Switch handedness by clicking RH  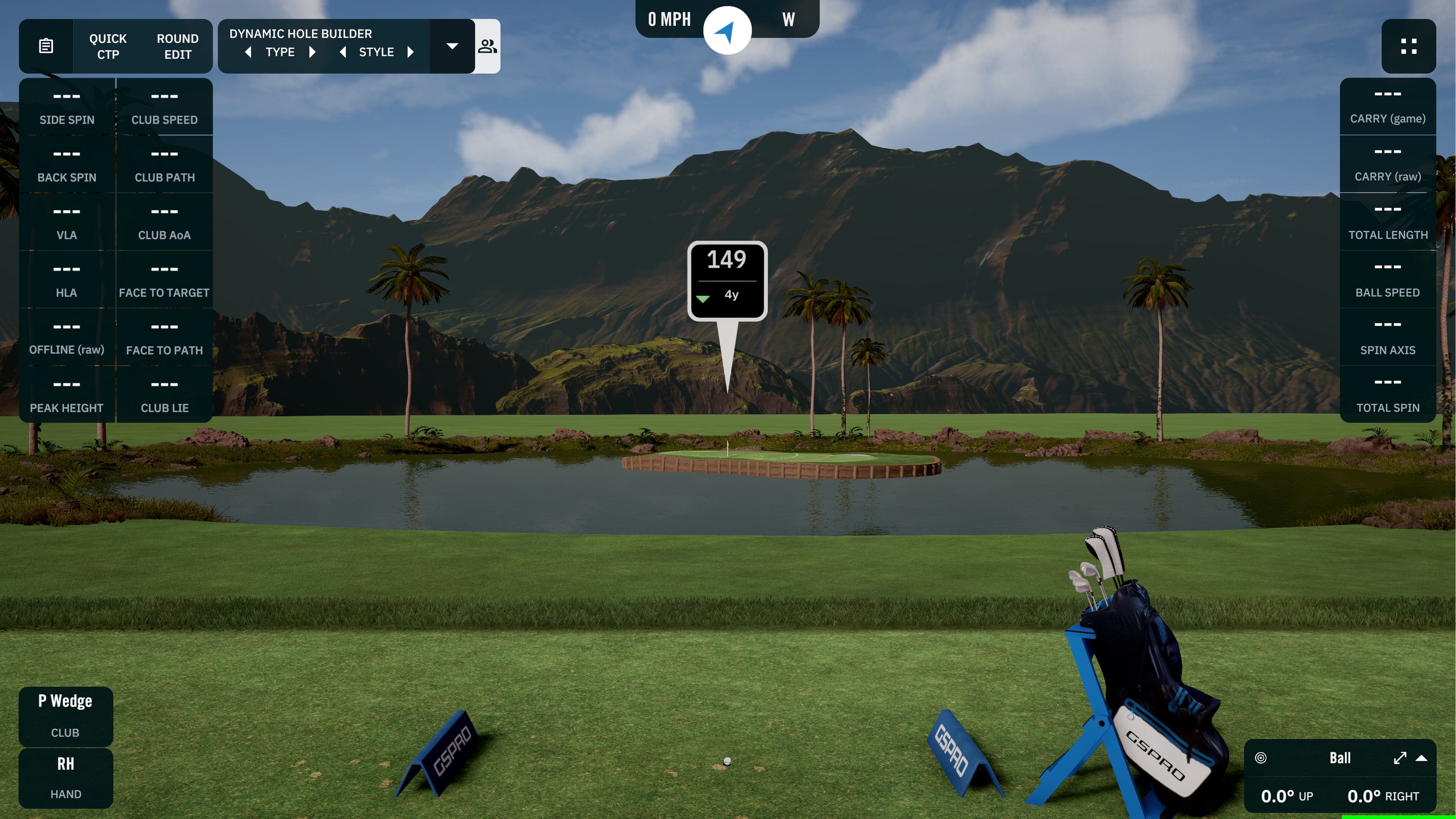pos(66,763)
